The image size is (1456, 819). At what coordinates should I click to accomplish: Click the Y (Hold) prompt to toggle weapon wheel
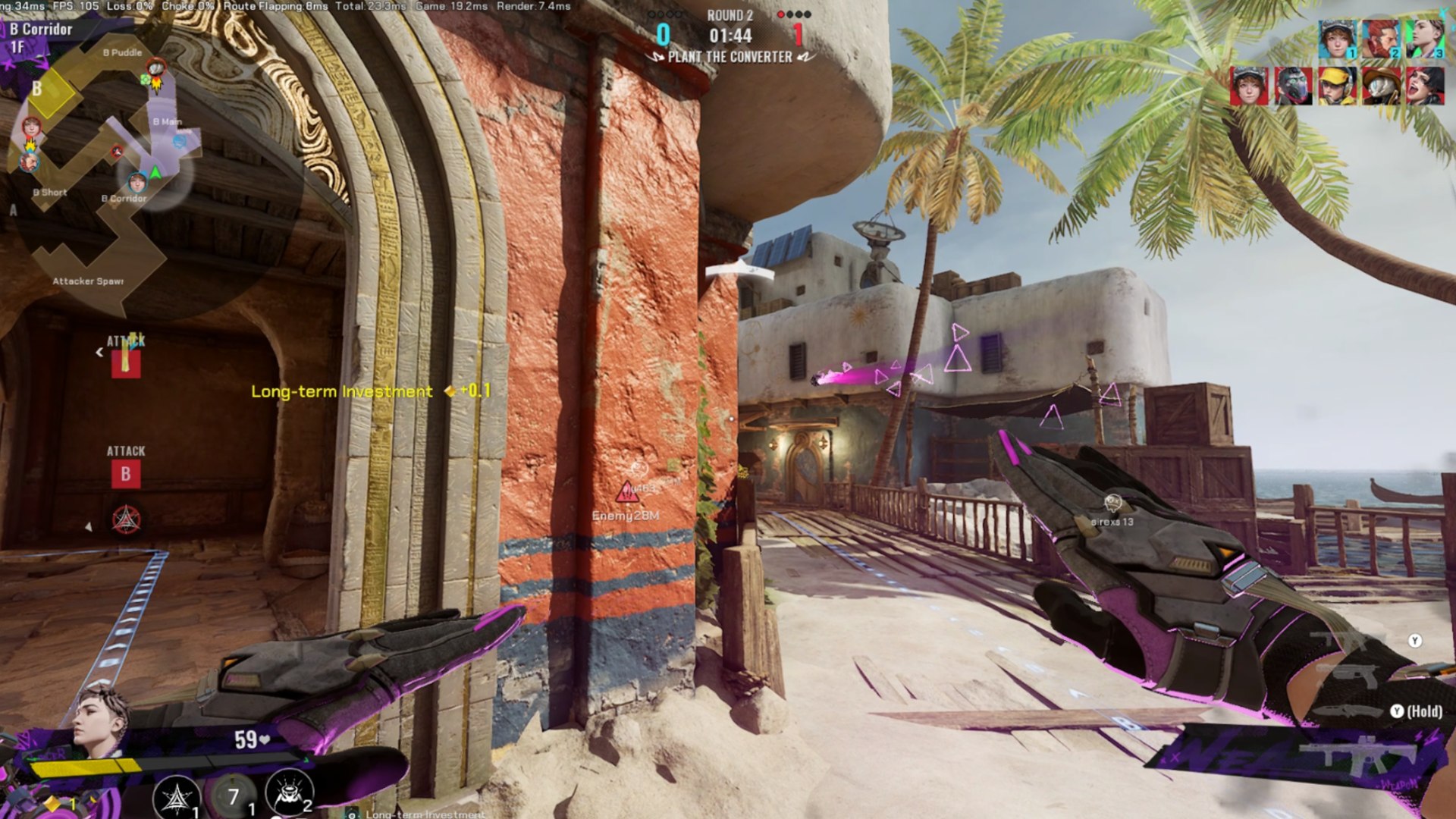pyautogui.click(x=1415, y=711)
